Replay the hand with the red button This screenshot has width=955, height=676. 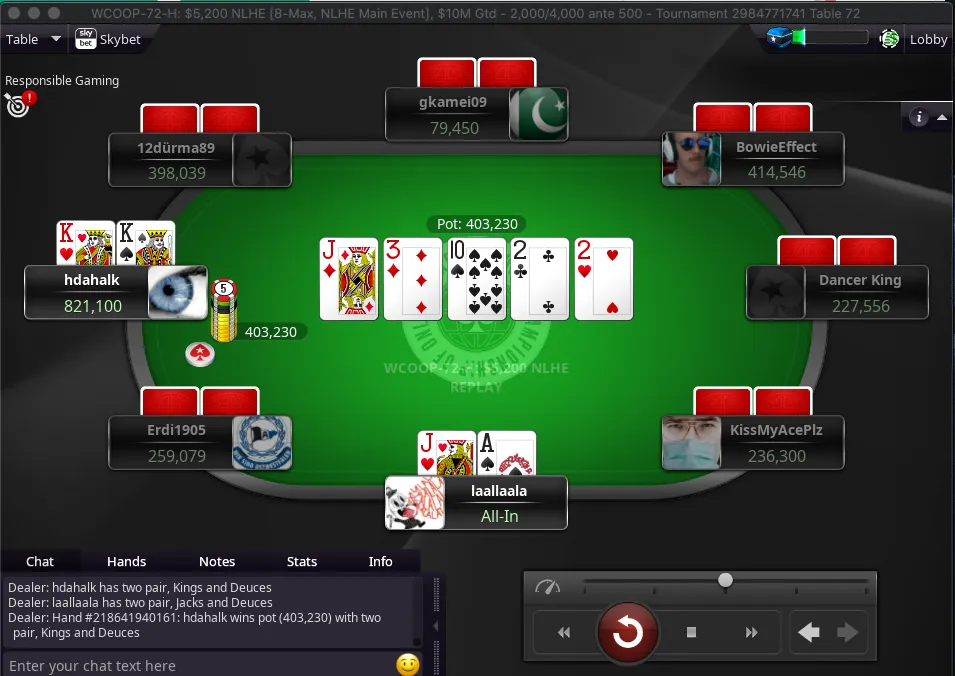pos(628,632)
